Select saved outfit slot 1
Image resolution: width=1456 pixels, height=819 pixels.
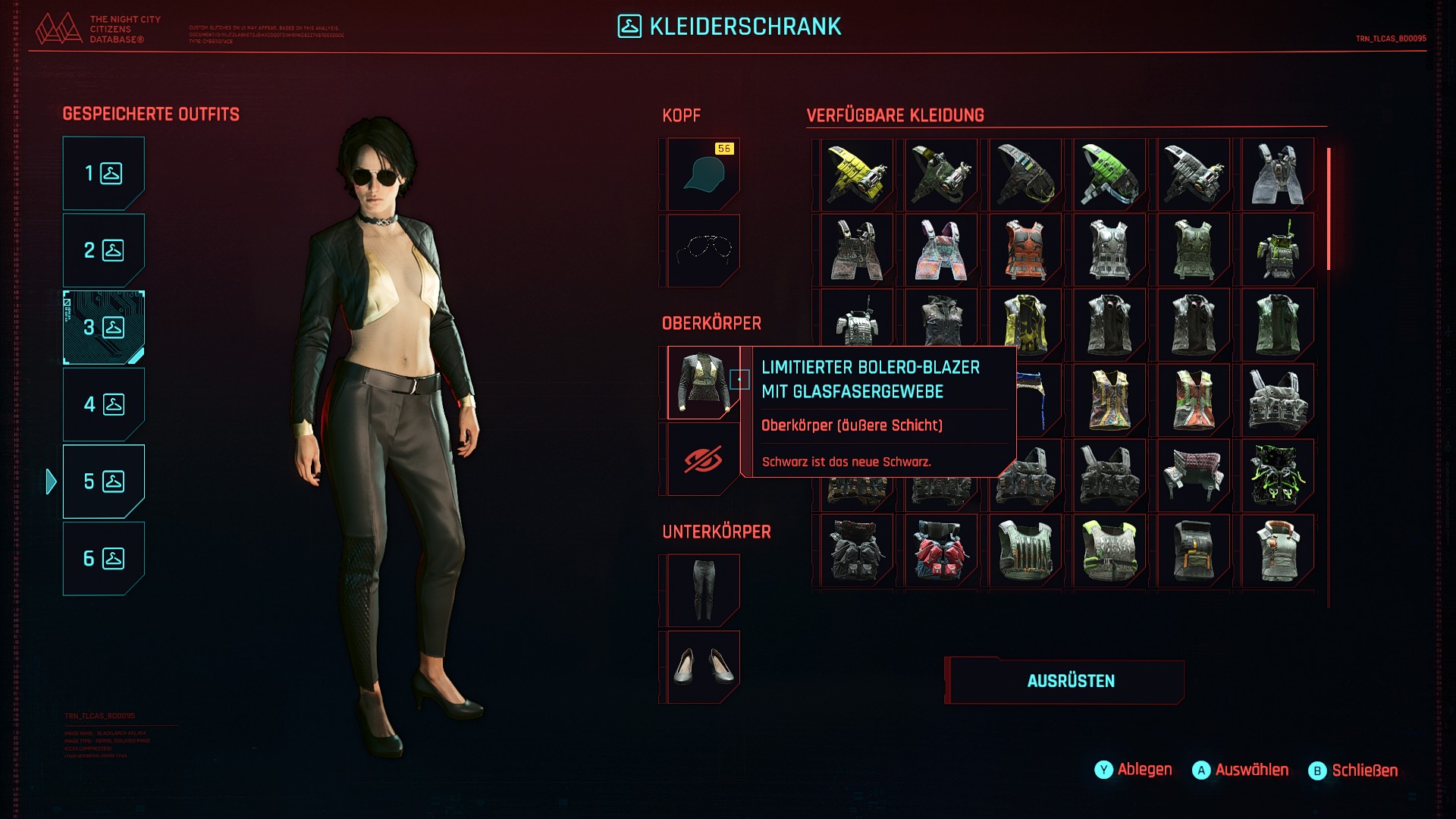103,174
